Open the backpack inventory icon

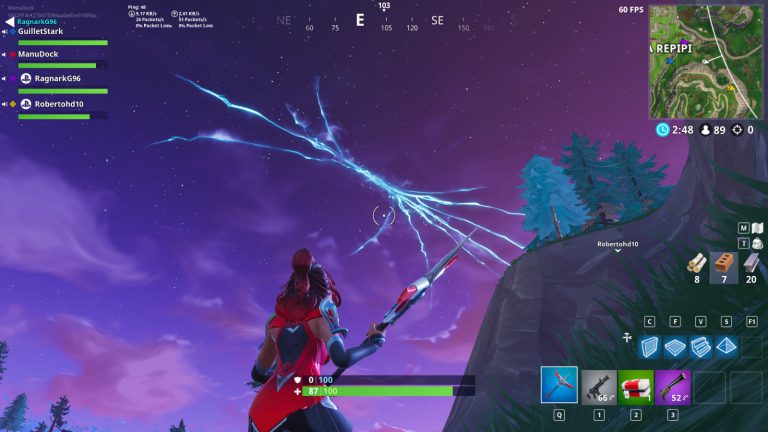[x=757, y=243]
